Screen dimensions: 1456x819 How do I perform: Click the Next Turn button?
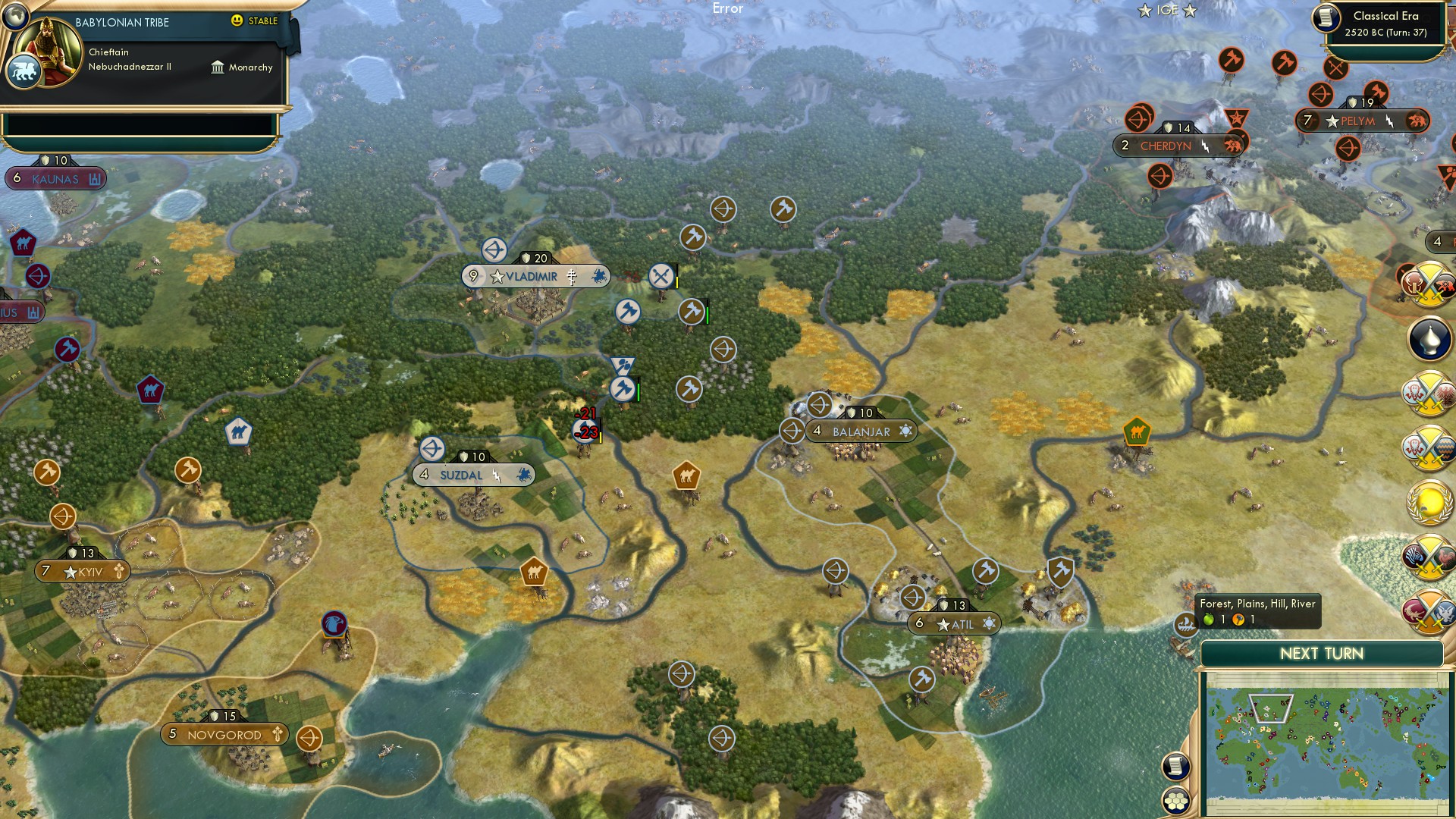coord(1323,653)
